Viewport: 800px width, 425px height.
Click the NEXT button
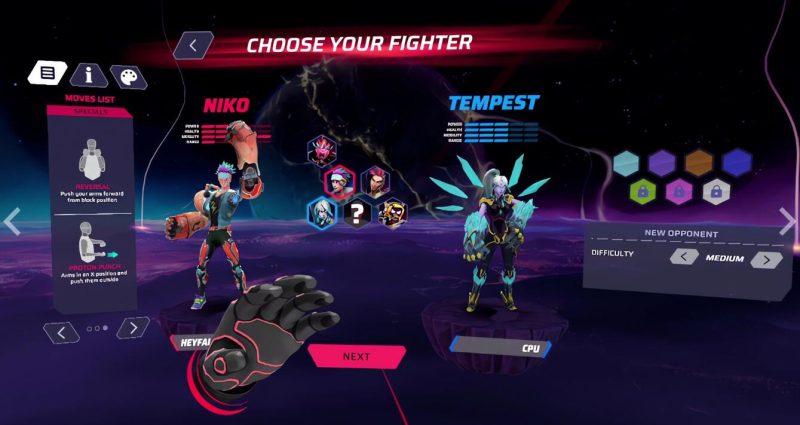tap(356, 356)
